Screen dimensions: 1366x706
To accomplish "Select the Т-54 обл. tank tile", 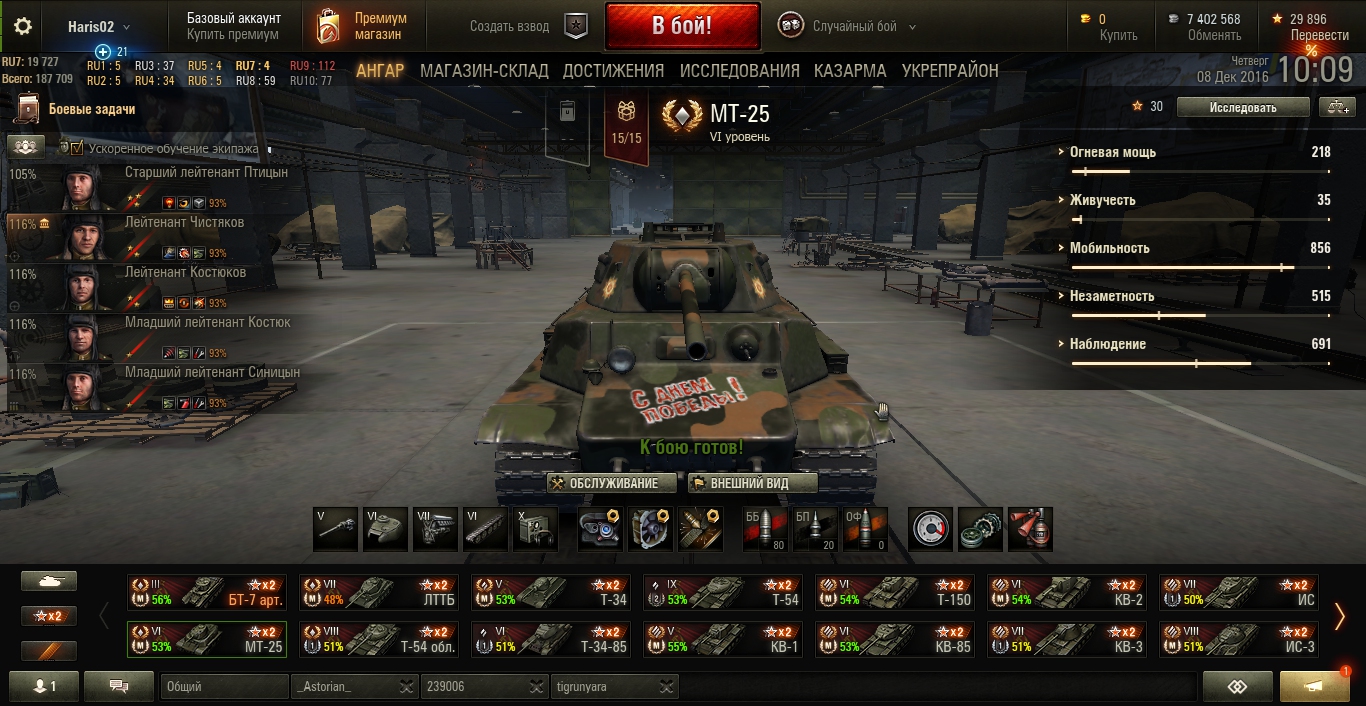I will click(379, 639).
